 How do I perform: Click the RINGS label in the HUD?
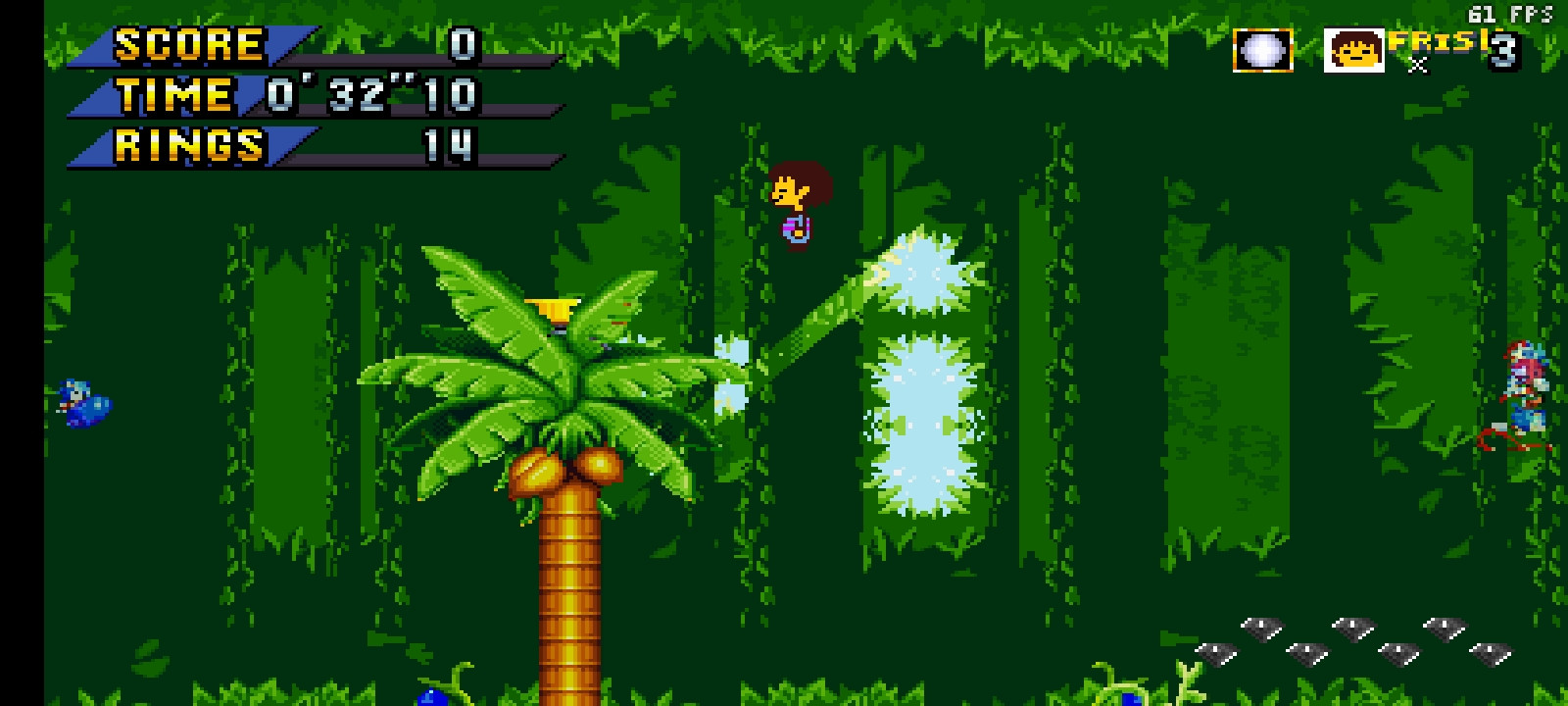pos(186,149)
